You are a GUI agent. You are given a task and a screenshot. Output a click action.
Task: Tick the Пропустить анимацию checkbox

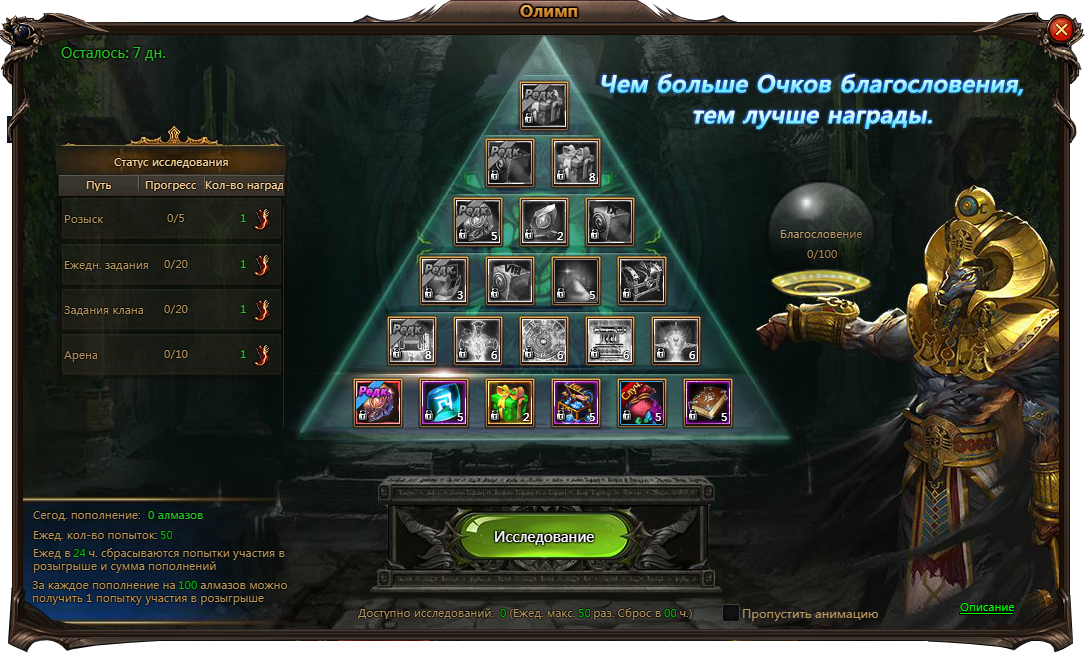pos(731,613)
